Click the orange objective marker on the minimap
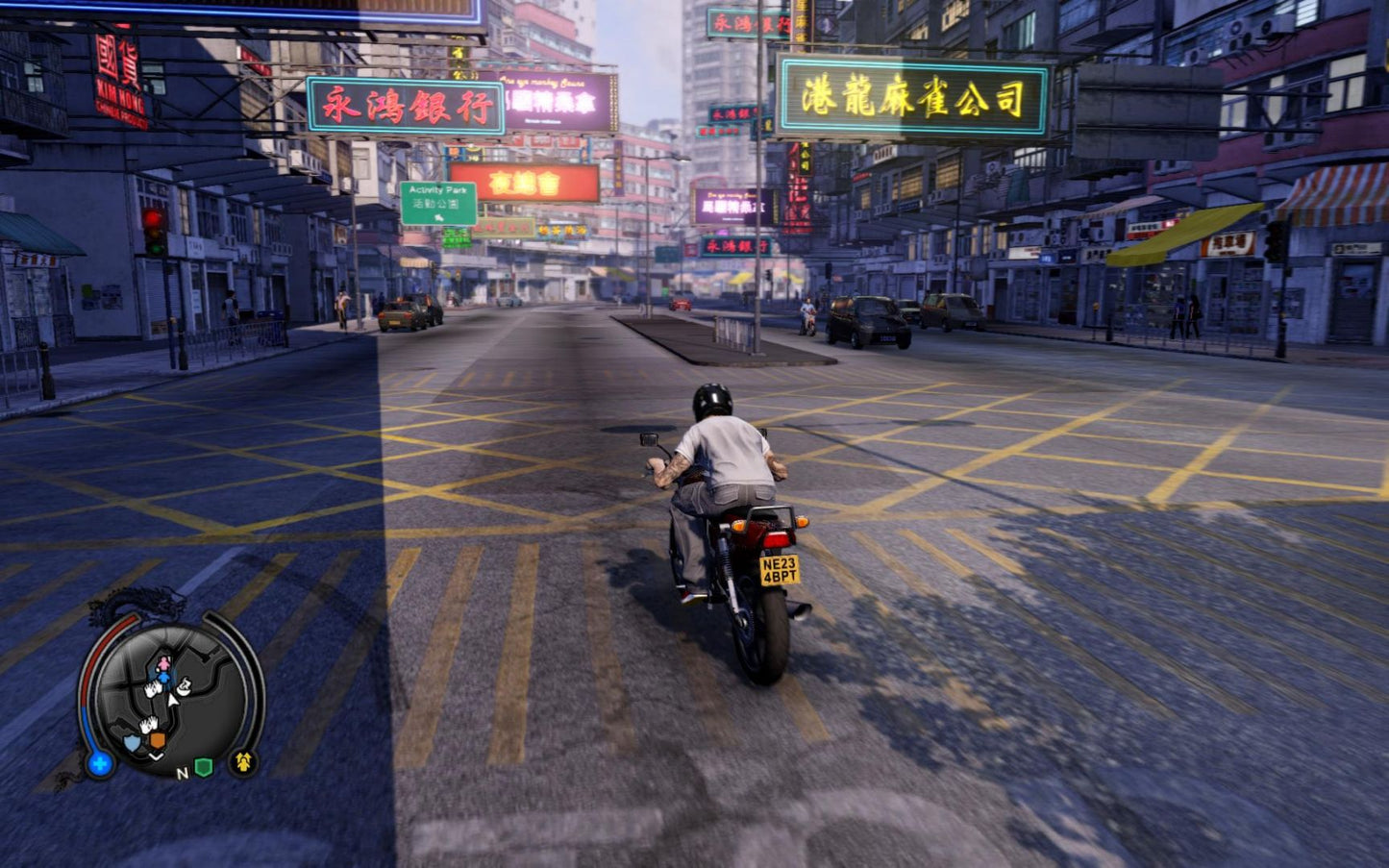 point(158,739)
